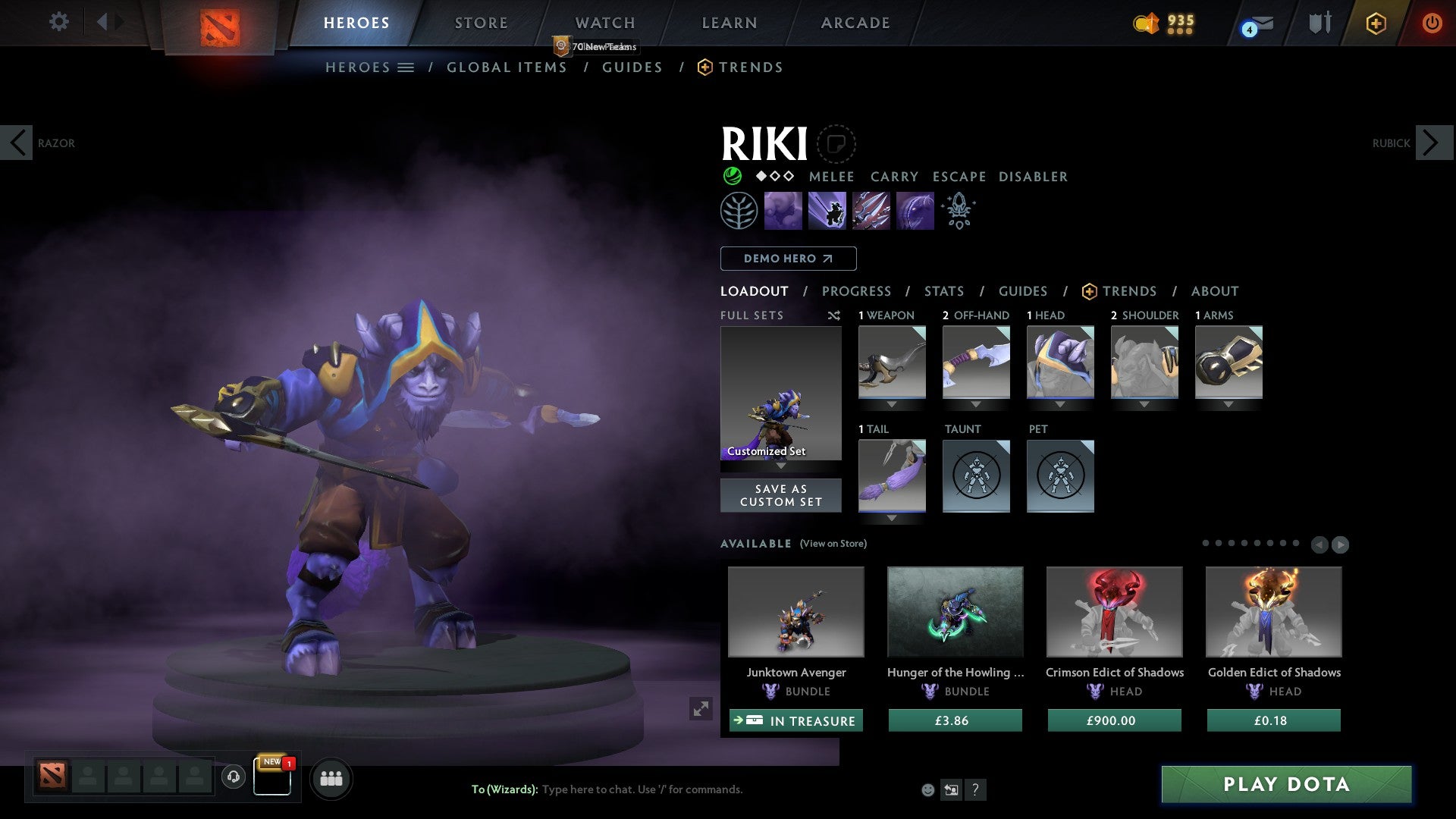Toggle the PET slot selection
The height and width of the screenshot is (819, 1456).
[1060, 476]
